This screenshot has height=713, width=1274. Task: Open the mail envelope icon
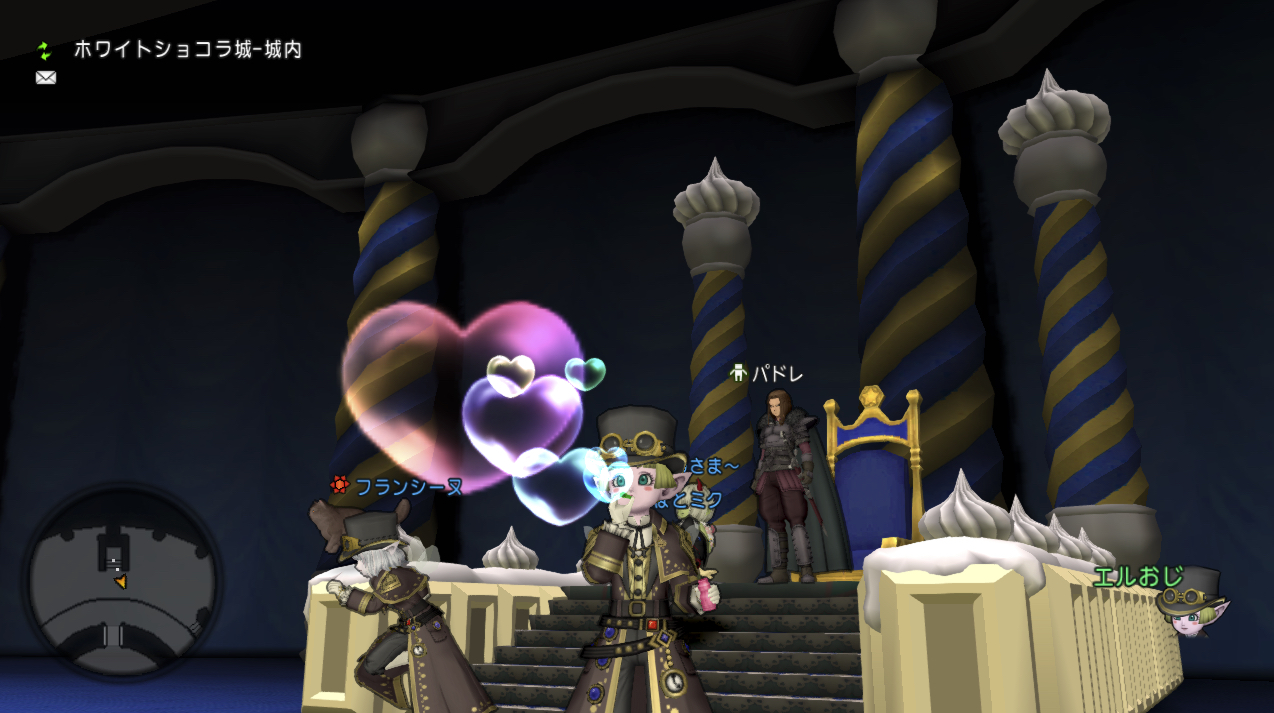pos(46,78)
